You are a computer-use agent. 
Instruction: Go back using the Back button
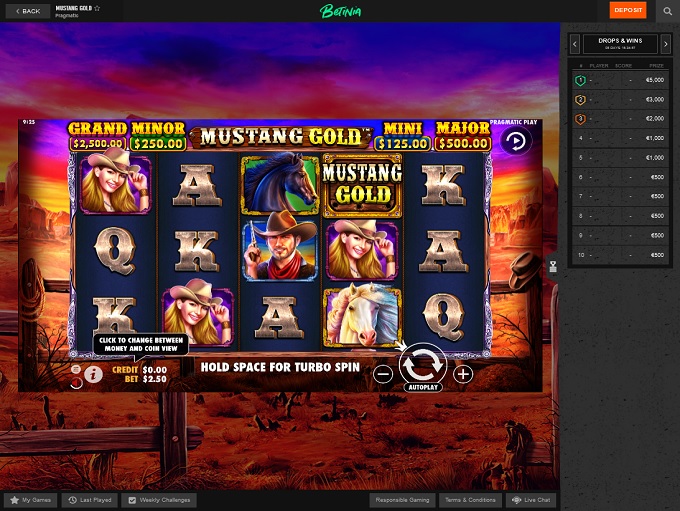tap(29, 11)
